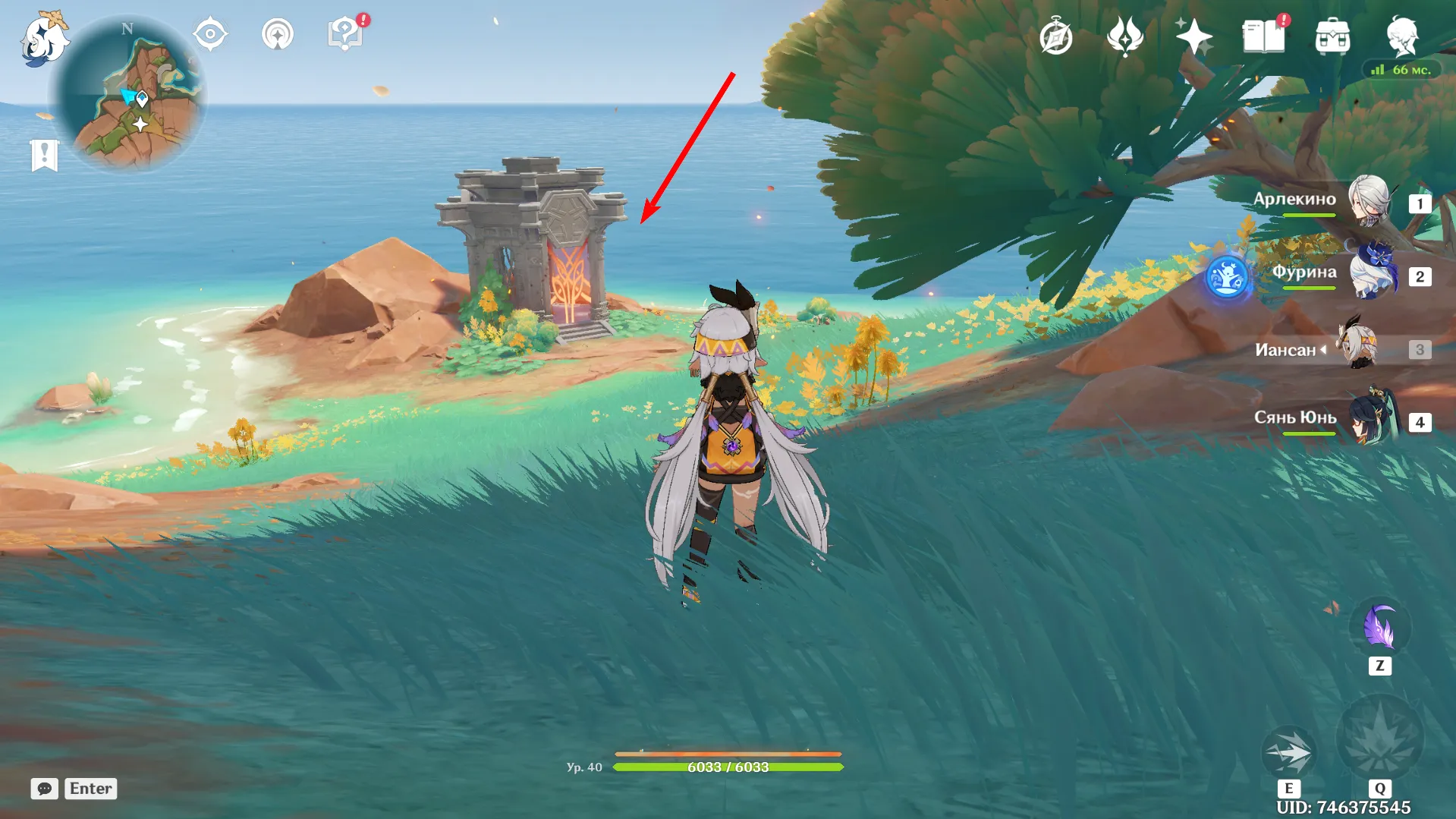This screenshot has height=819, width=1456.
Task: Switch to party member Фурина
Action: point(1372,274)
